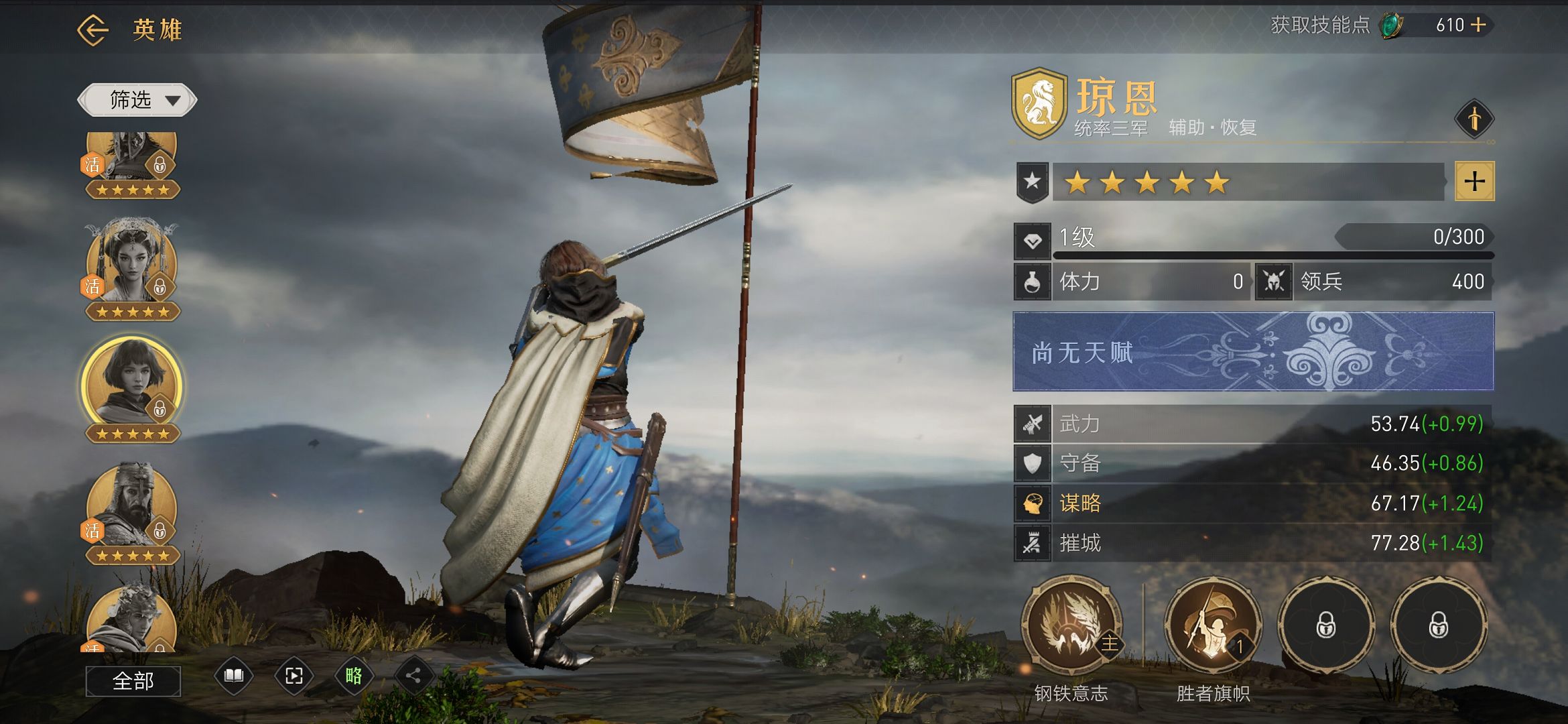View the 钢铁意志 main skill
Screen dimensions: 1568x724
[1071, 625]
